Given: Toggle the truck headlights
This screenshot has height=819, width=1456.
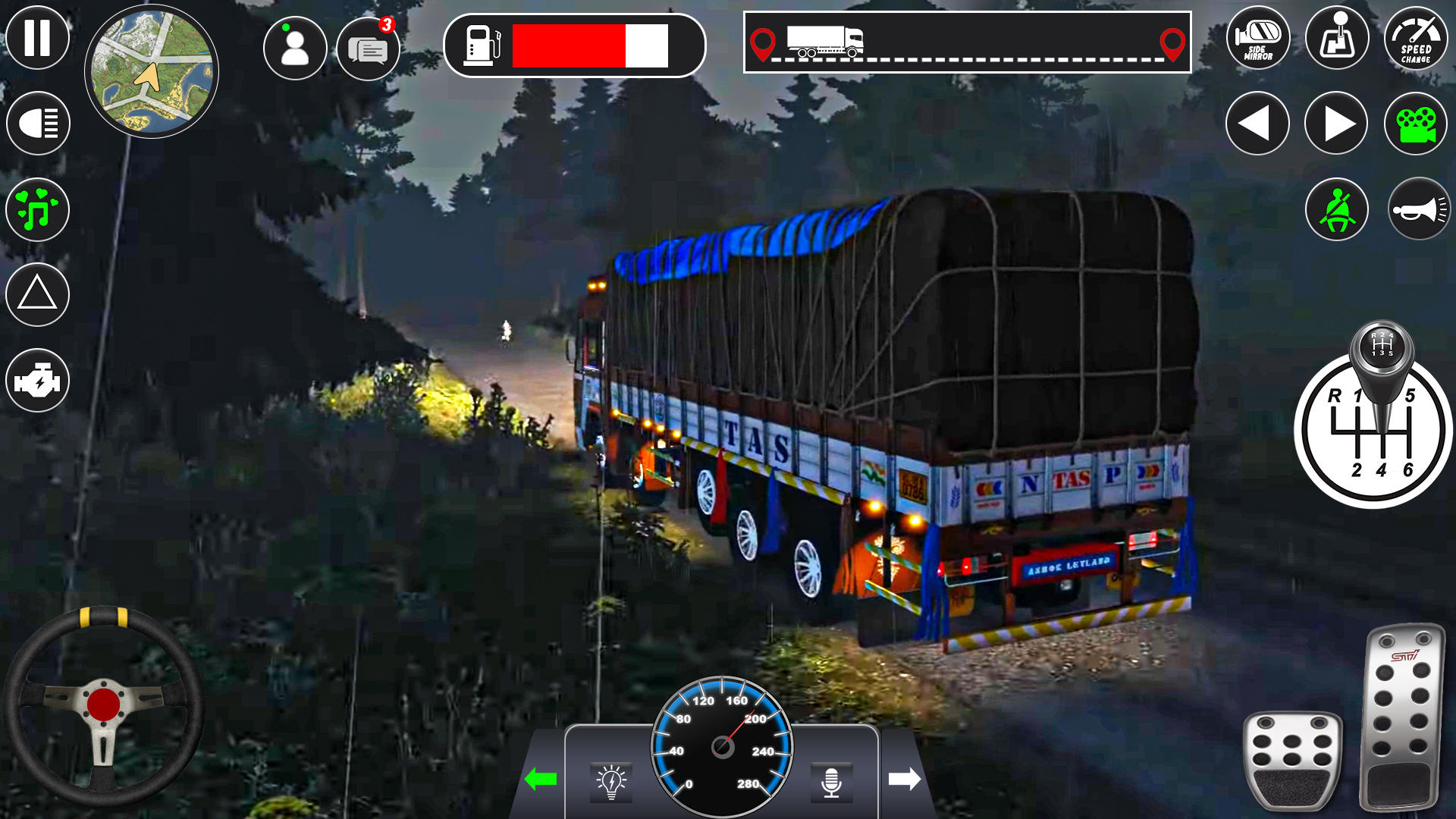Looking at the screenshot, I should (37, 123).
